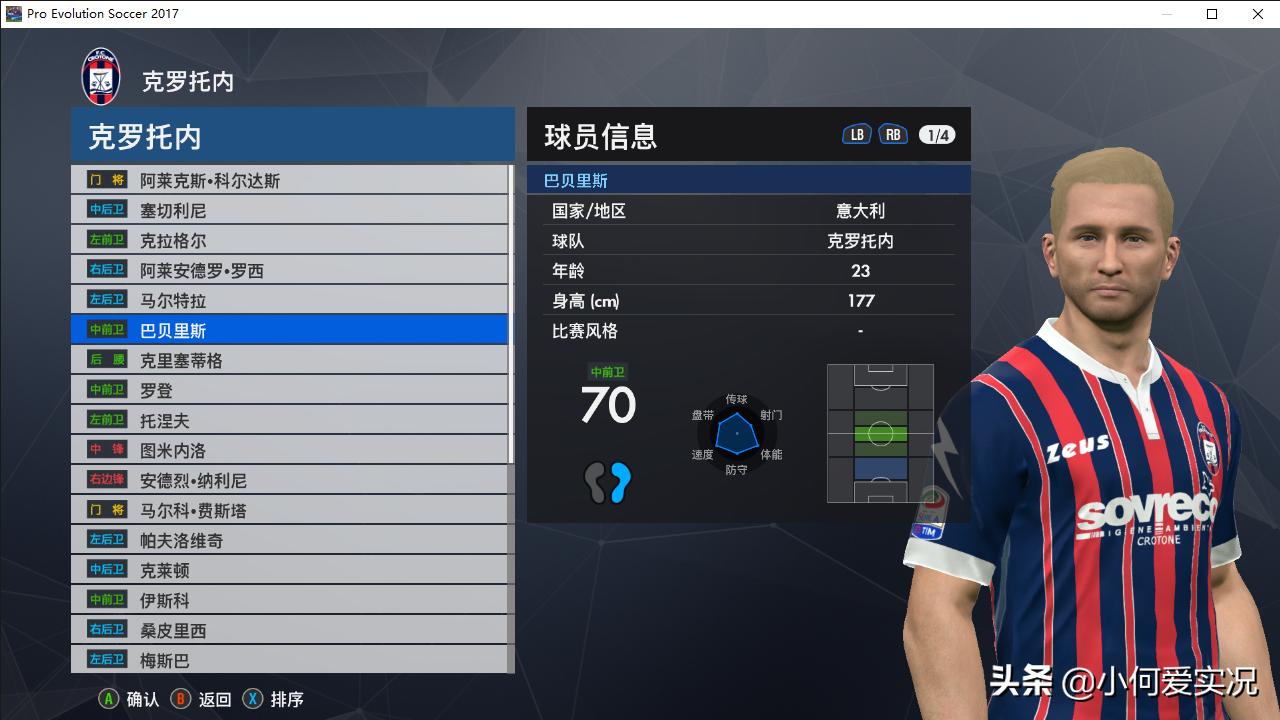Click the pitch position minimap

879,434
